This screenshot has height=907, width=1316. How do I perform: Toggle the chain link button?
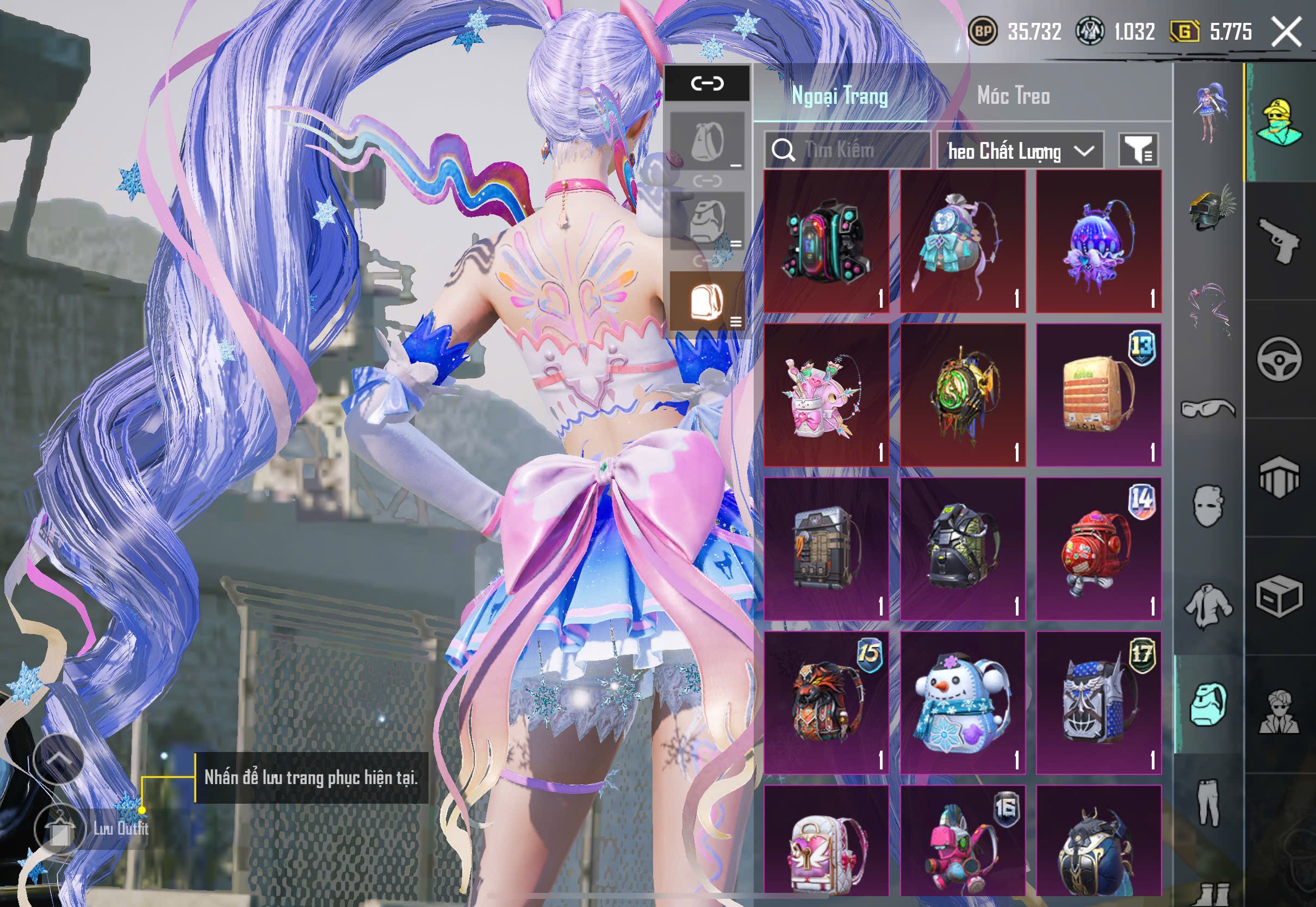click(x=707, y=84)
